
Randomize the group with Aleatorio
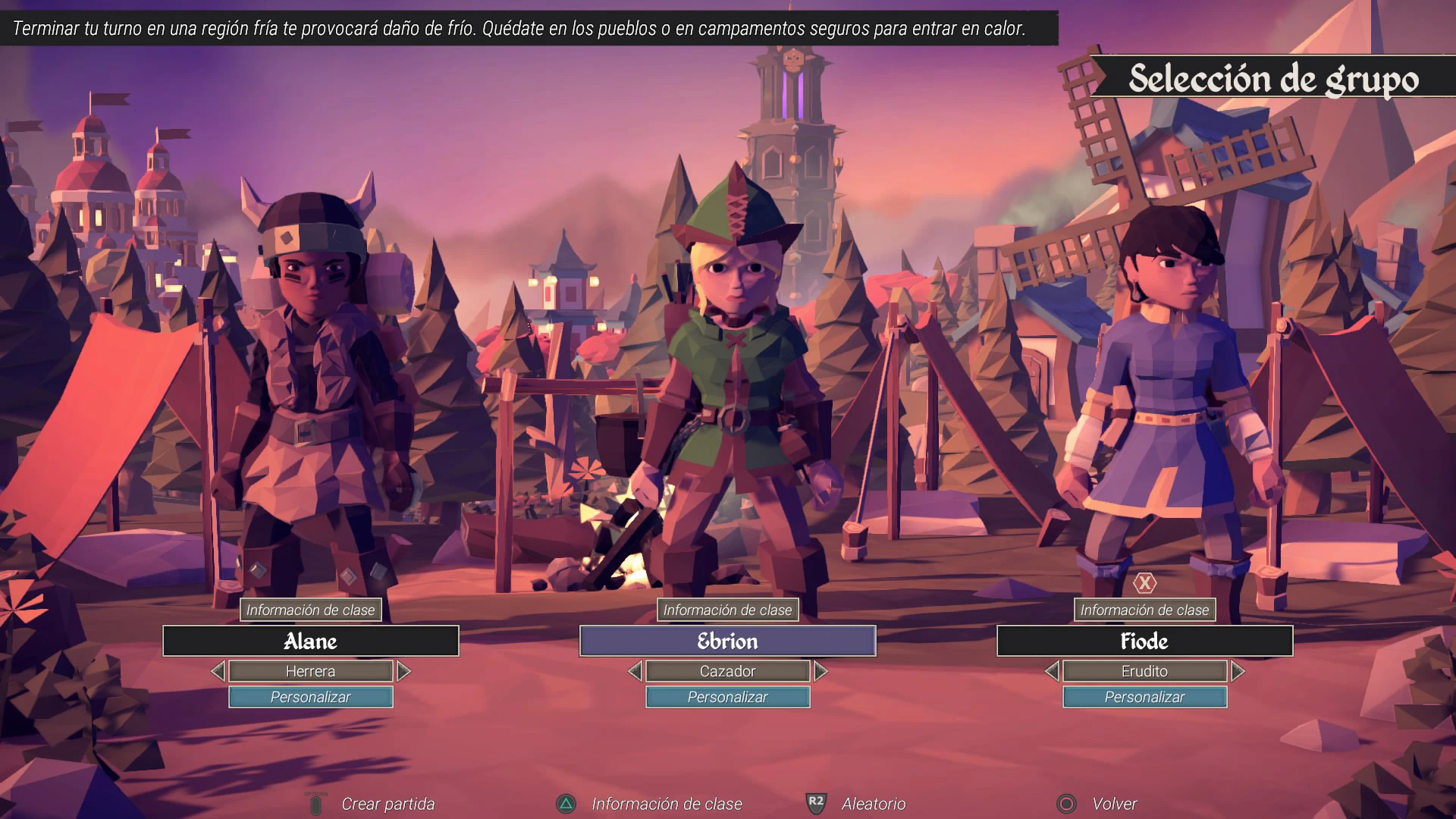[873, 804]
